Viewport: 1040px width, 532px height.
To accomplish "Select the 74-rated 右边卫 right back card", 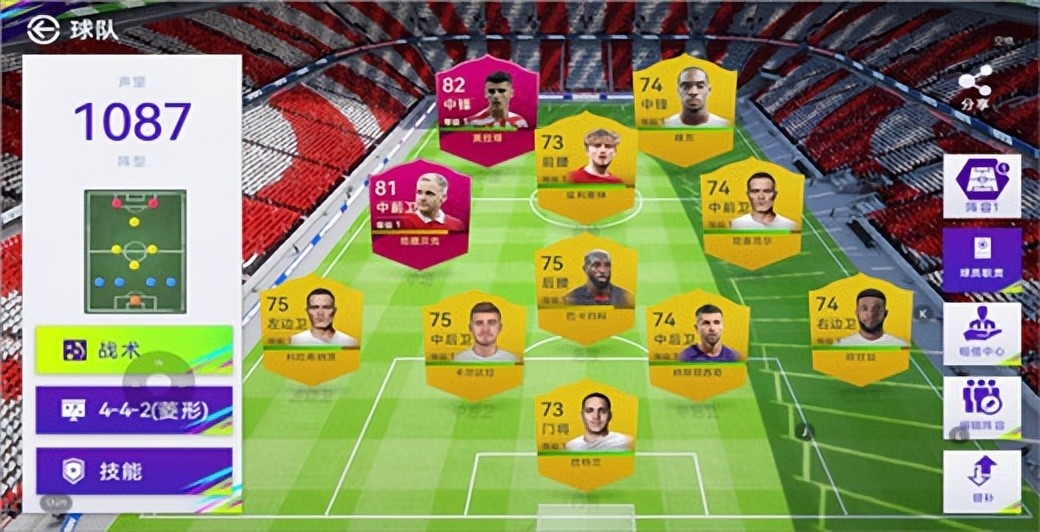I will pos(860,328).
